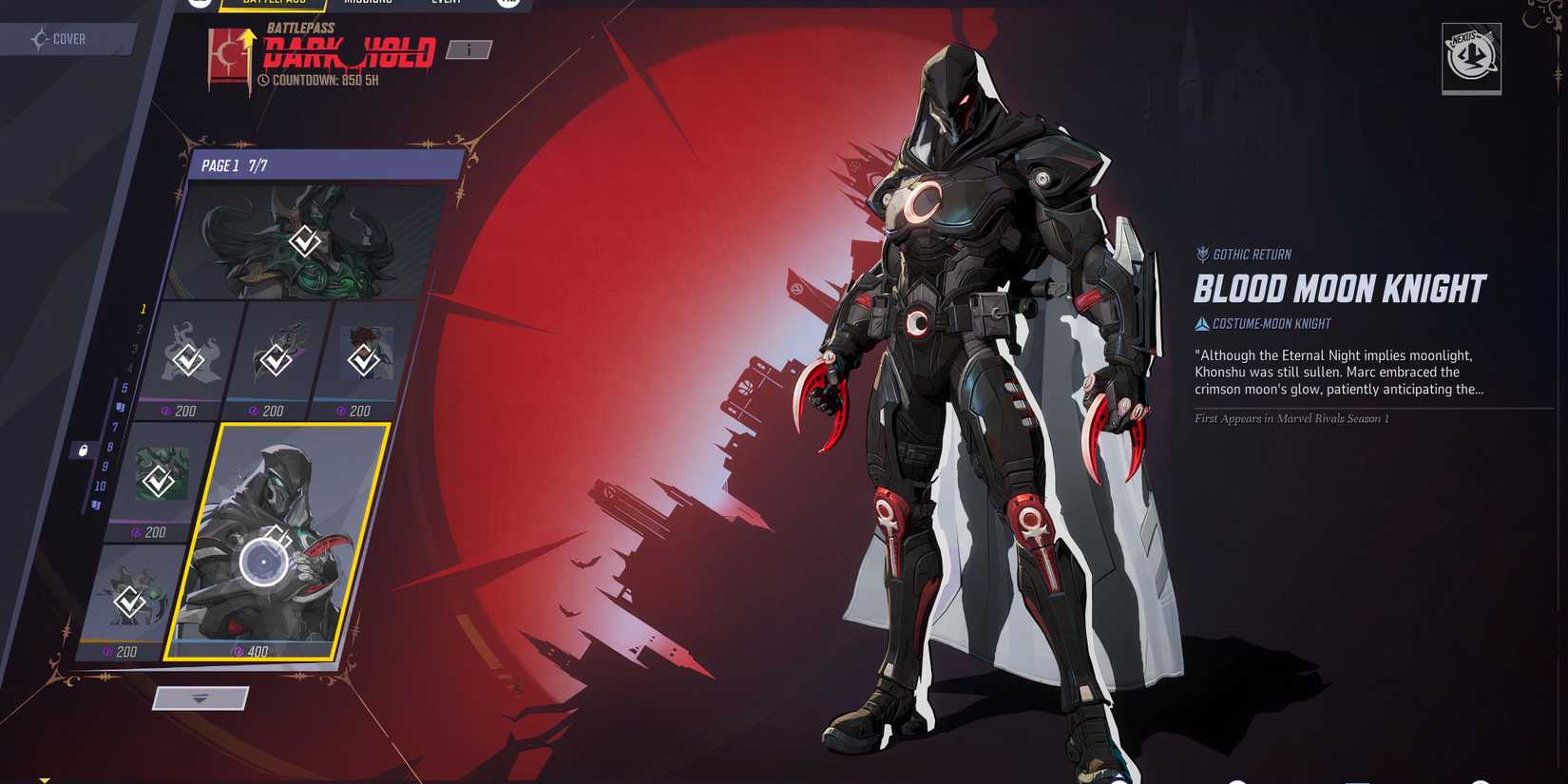Open the Dark Hold info icon
The width and height of the screenshot is (1568, 784).
point(468,51)
